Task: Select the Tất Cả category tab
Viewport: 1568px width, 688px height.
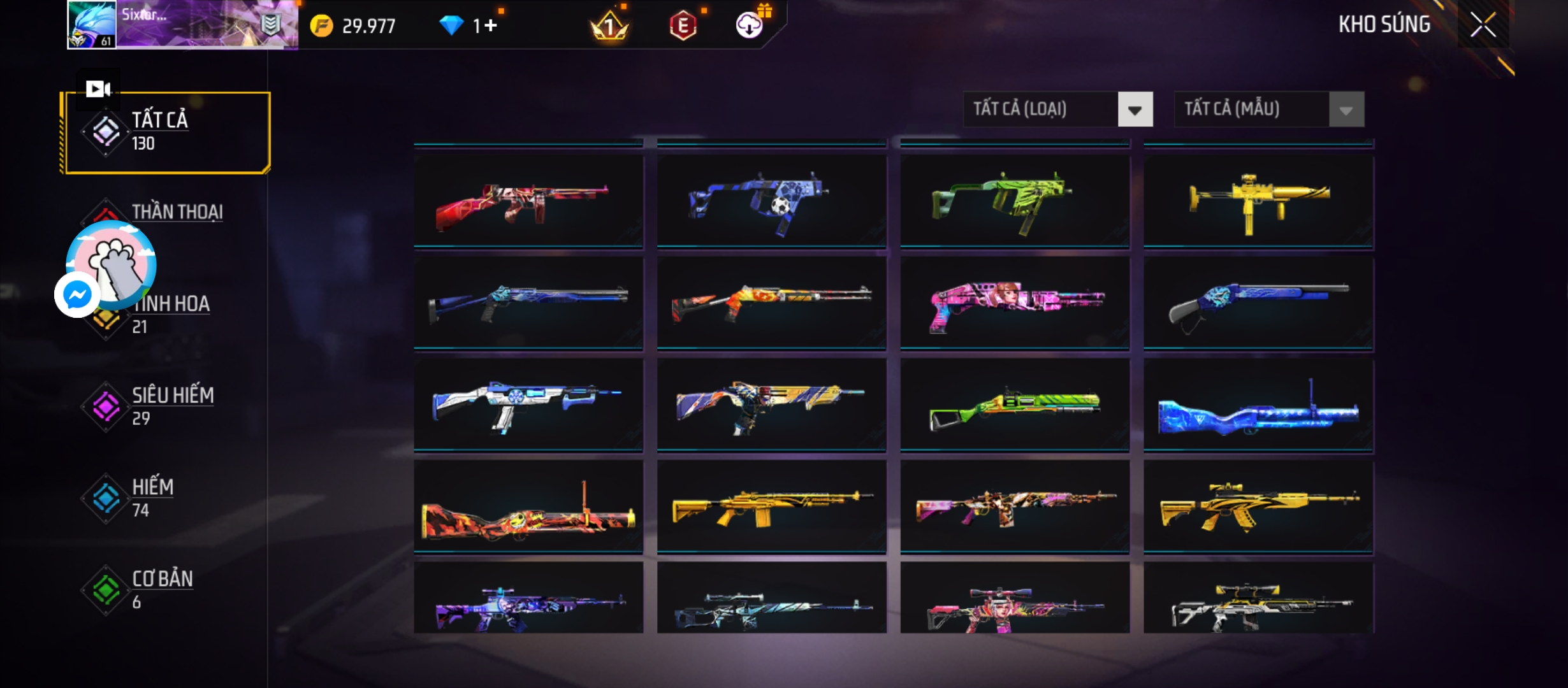Action: click(166, 132)
